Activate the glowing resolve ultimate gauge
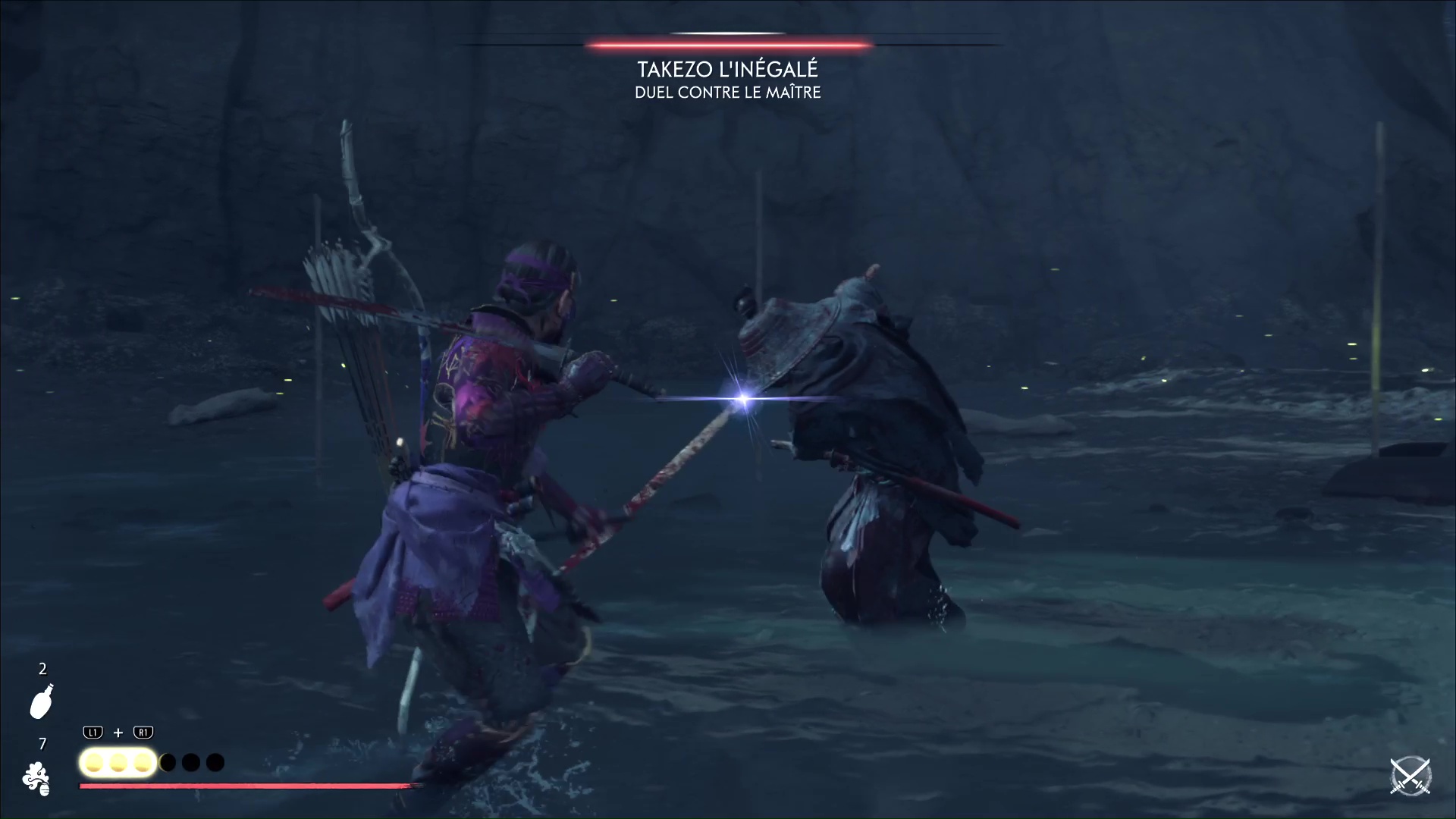Viewport: 1456px width, 819px height. (x=118, y=762)
